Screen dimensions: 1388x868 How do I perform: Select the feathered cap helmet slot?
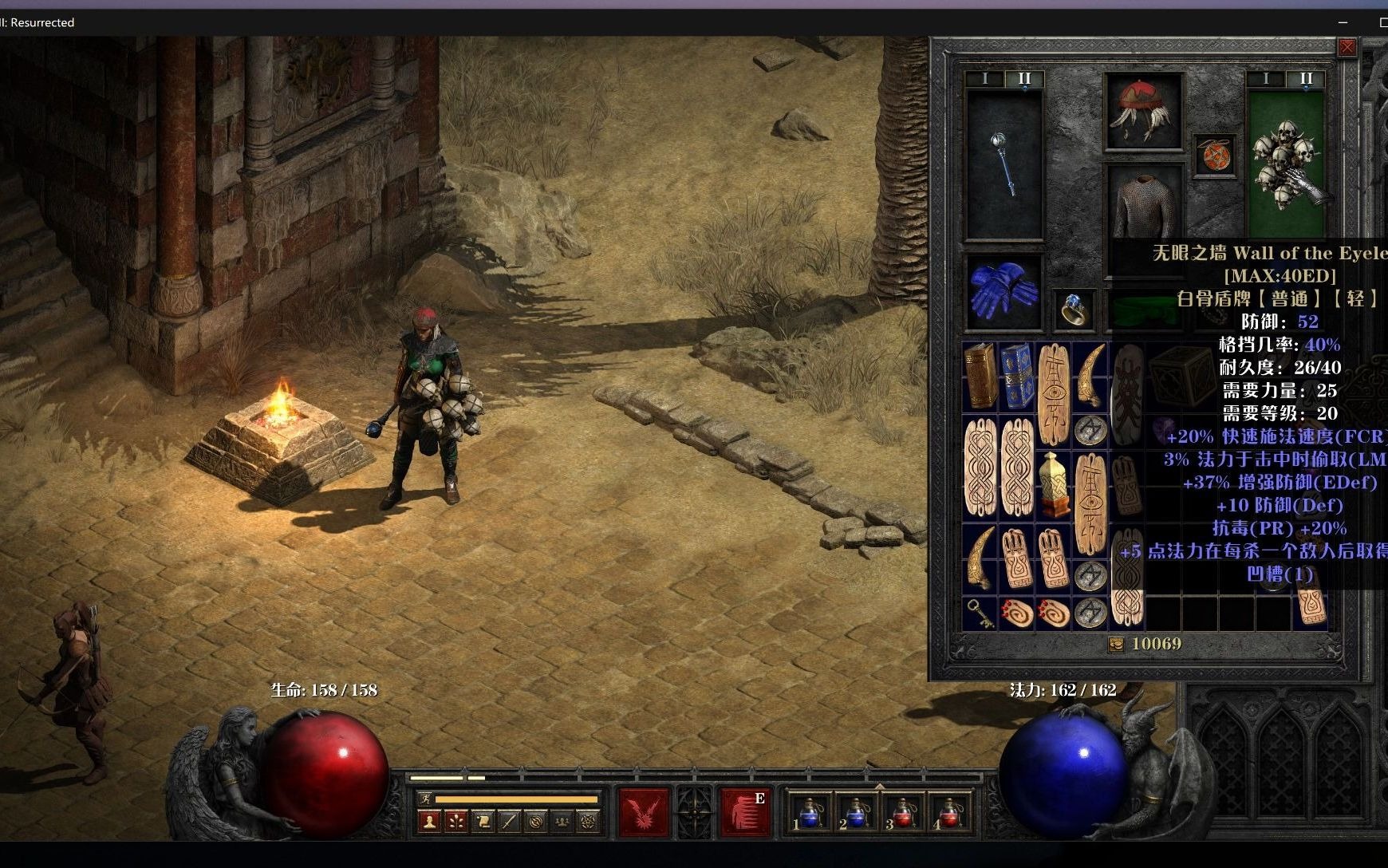pos(1142,110)
